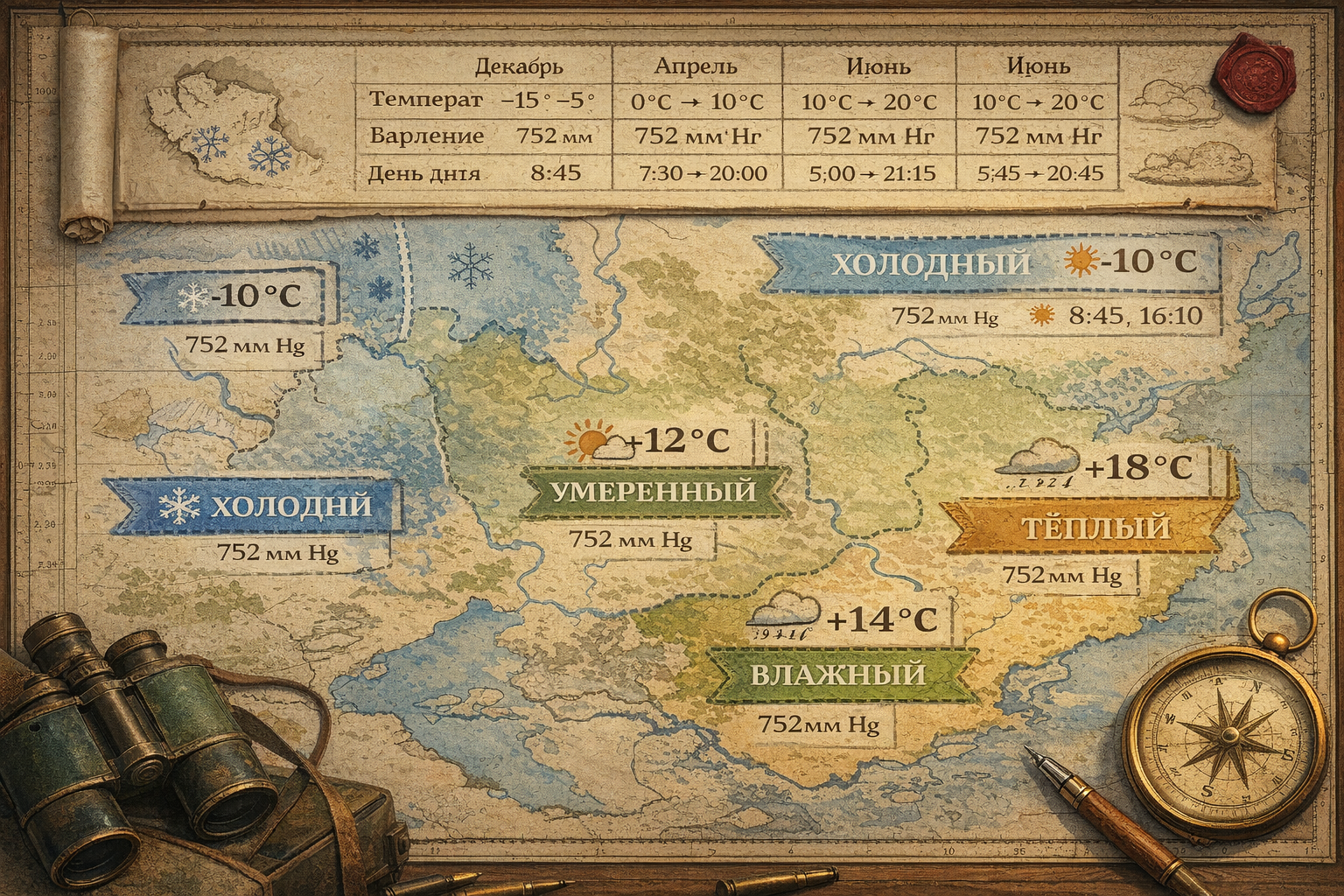Screen dimensions: 1344x896
Task: Click the +18°C cloud weather marker
Action: coord(1098,468)
